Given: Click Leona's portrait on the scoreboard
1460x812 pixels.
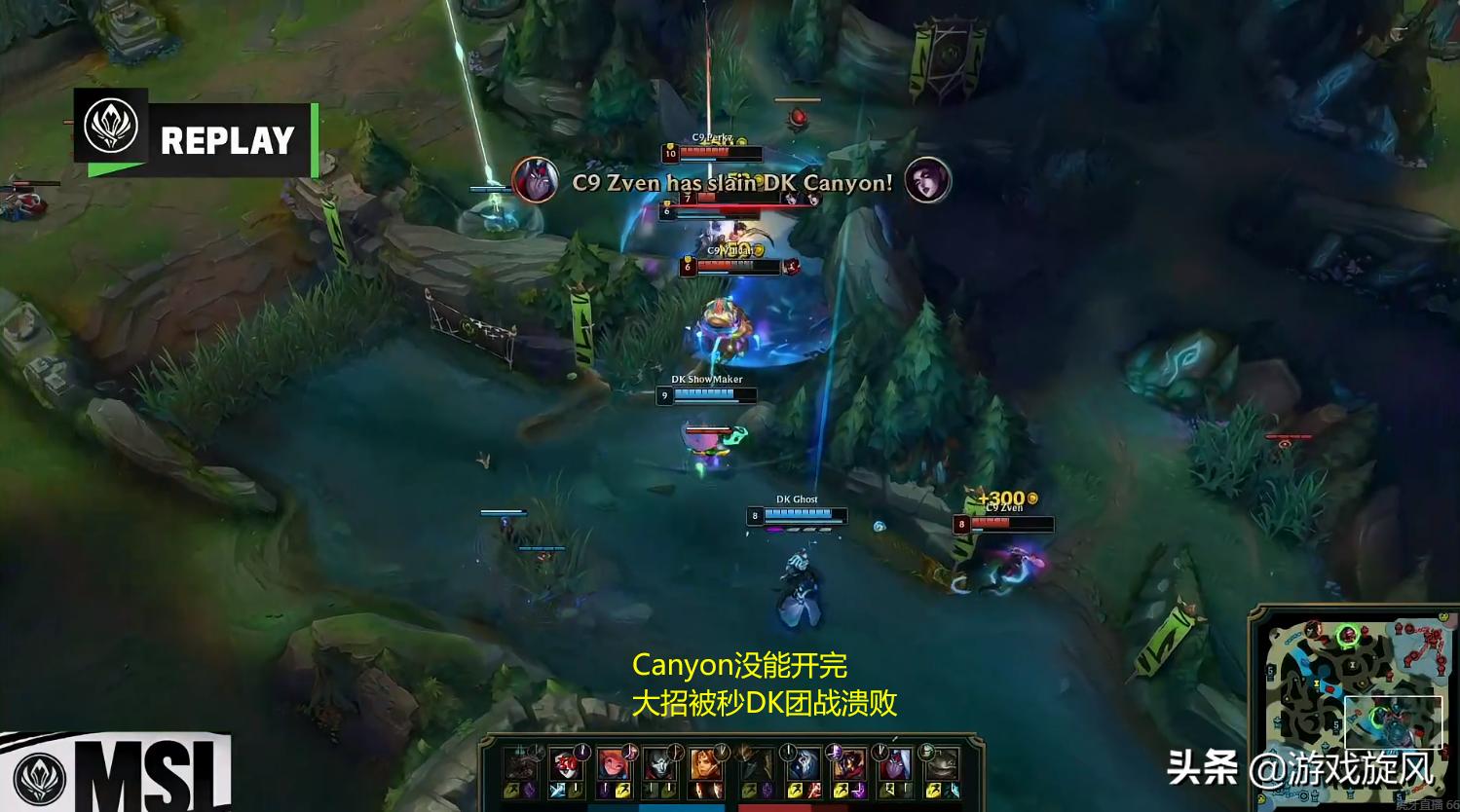Looking at the screenshot, I should pyautogui.click(x=707, y=765).
